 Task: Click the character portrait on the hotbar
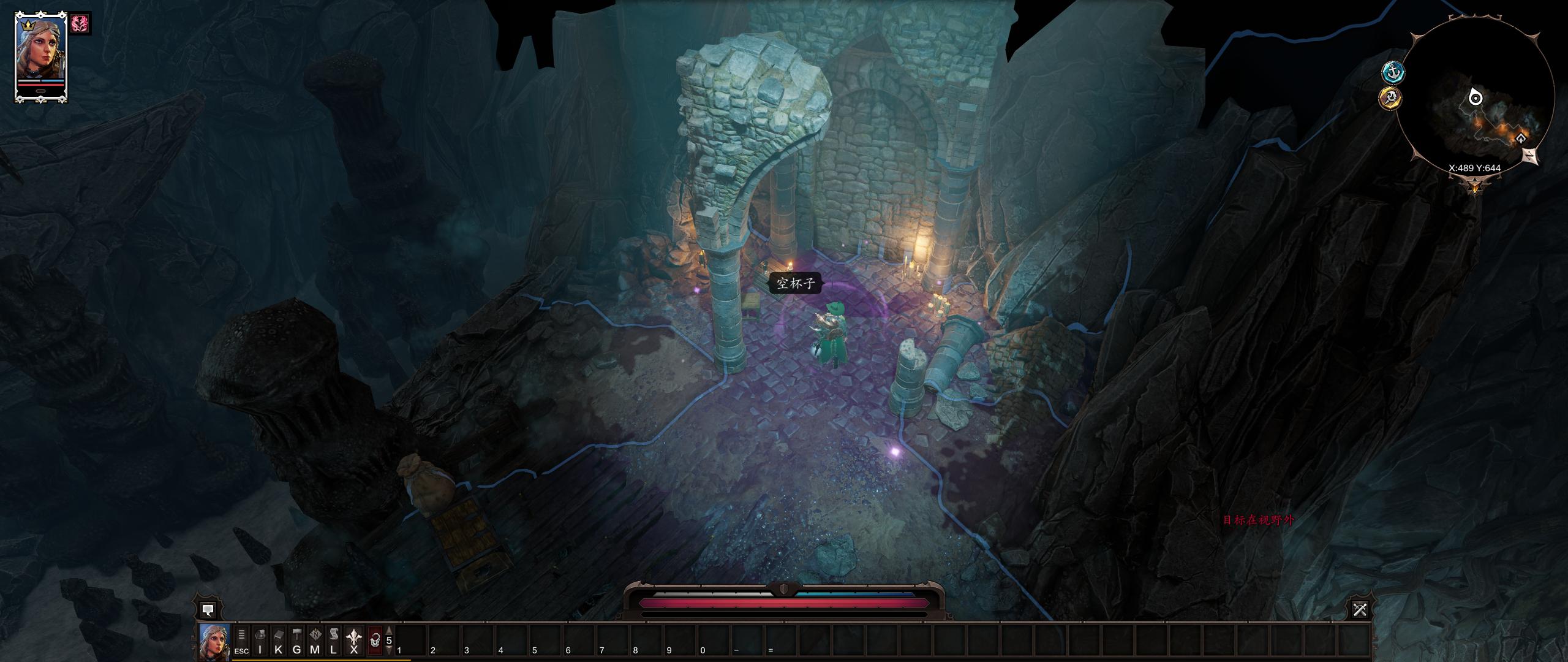(214, 641)
